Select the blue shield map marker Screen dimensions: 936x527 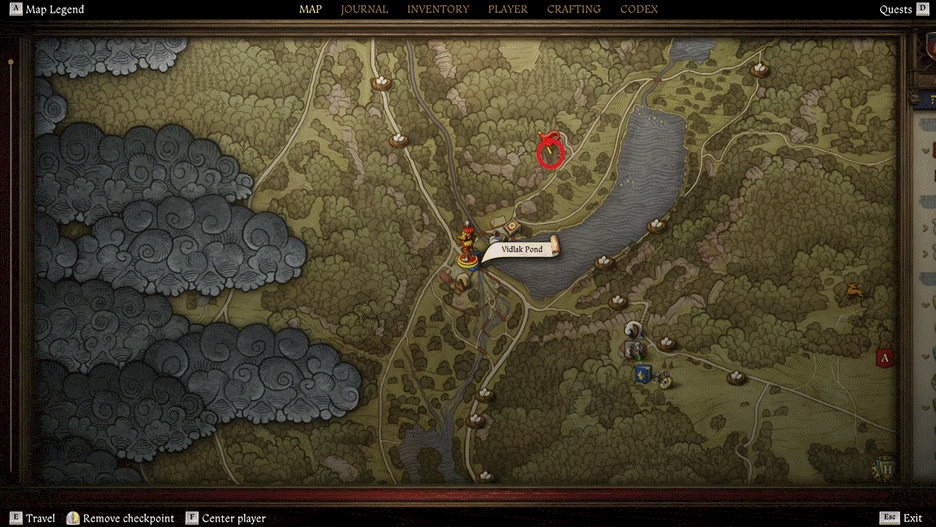pos(641,374)
